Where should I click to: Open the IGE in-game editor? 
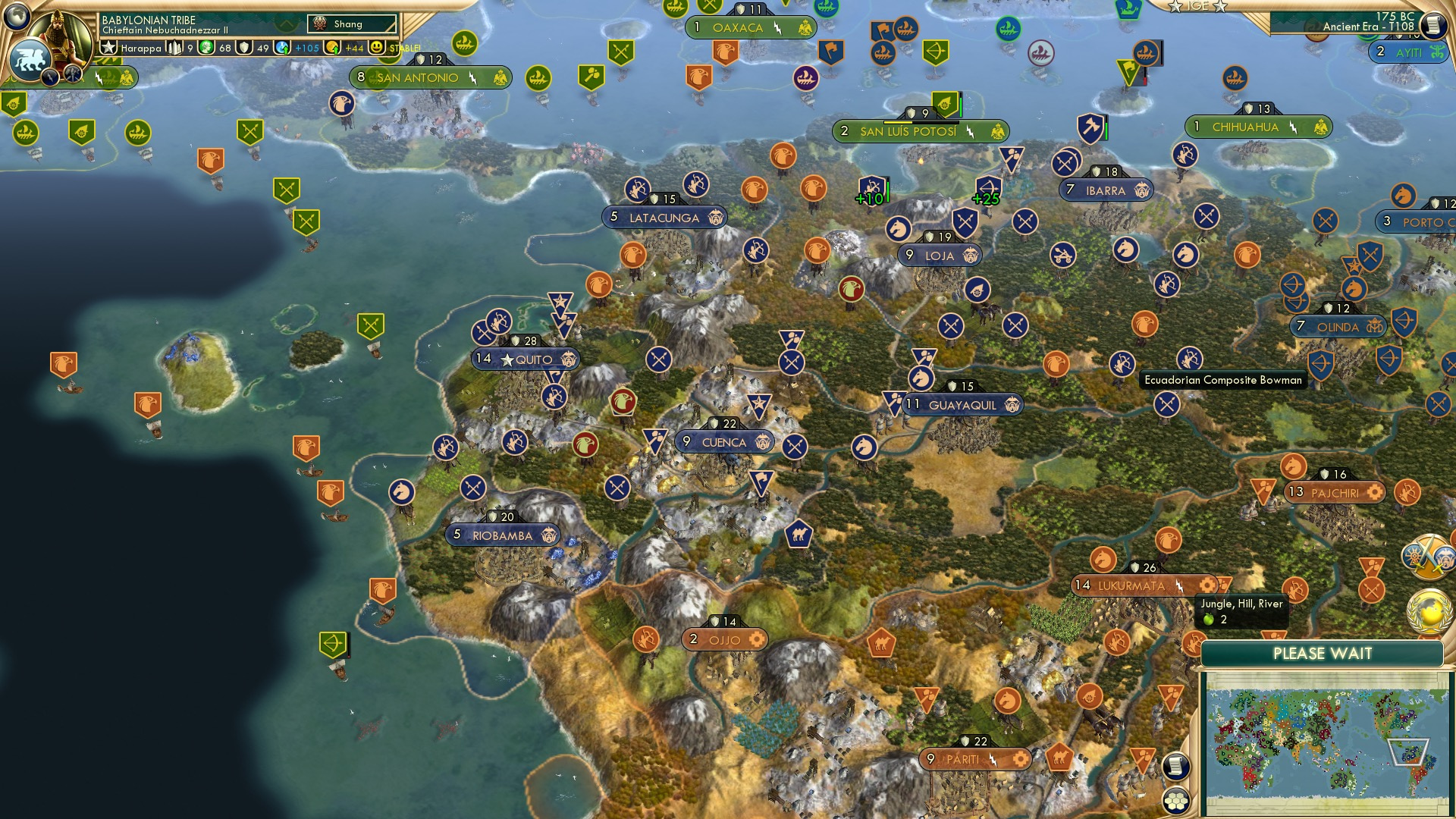click(1197, 6)
